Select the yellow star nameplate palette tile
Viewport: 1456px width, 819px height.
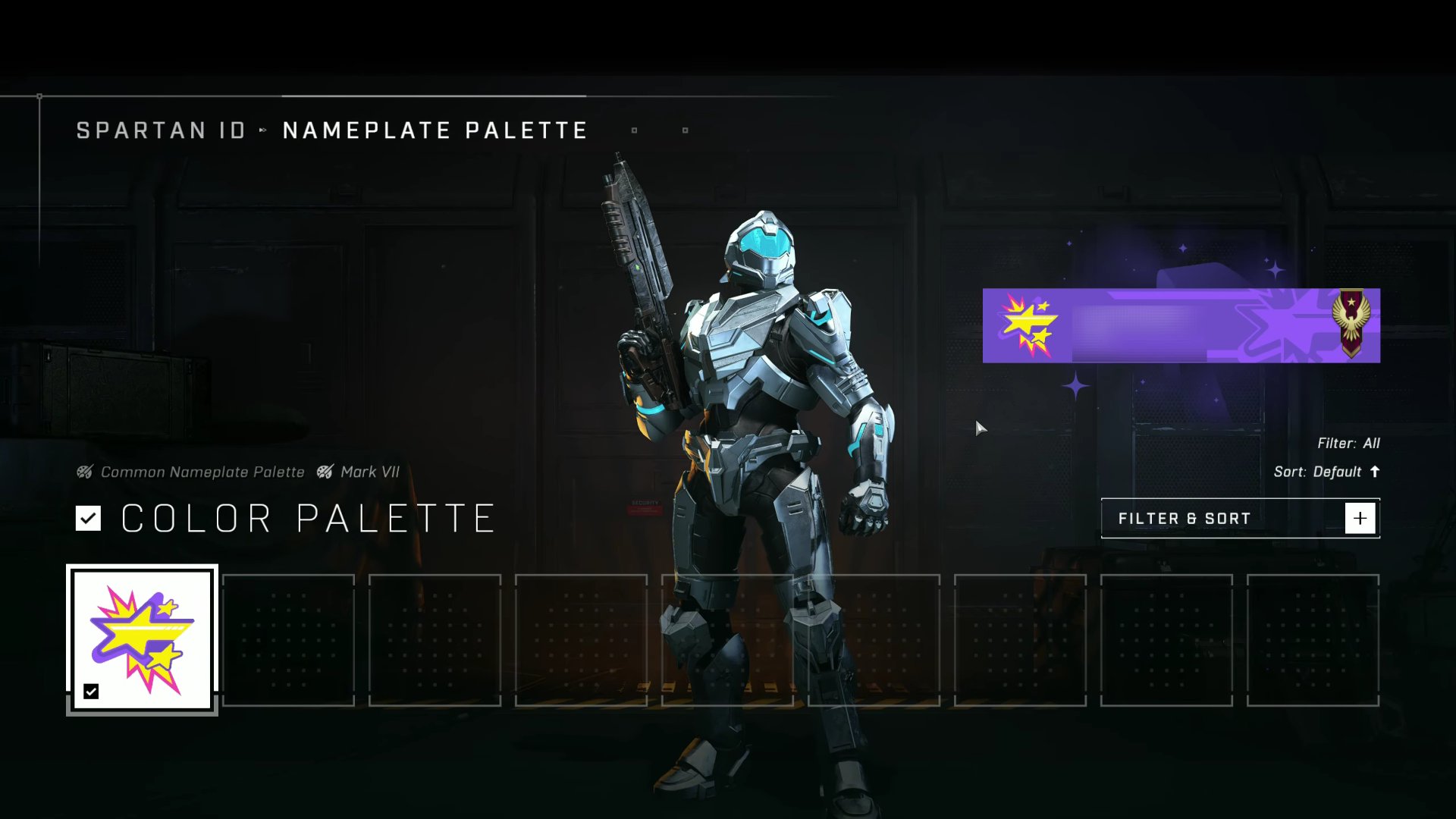142,639
